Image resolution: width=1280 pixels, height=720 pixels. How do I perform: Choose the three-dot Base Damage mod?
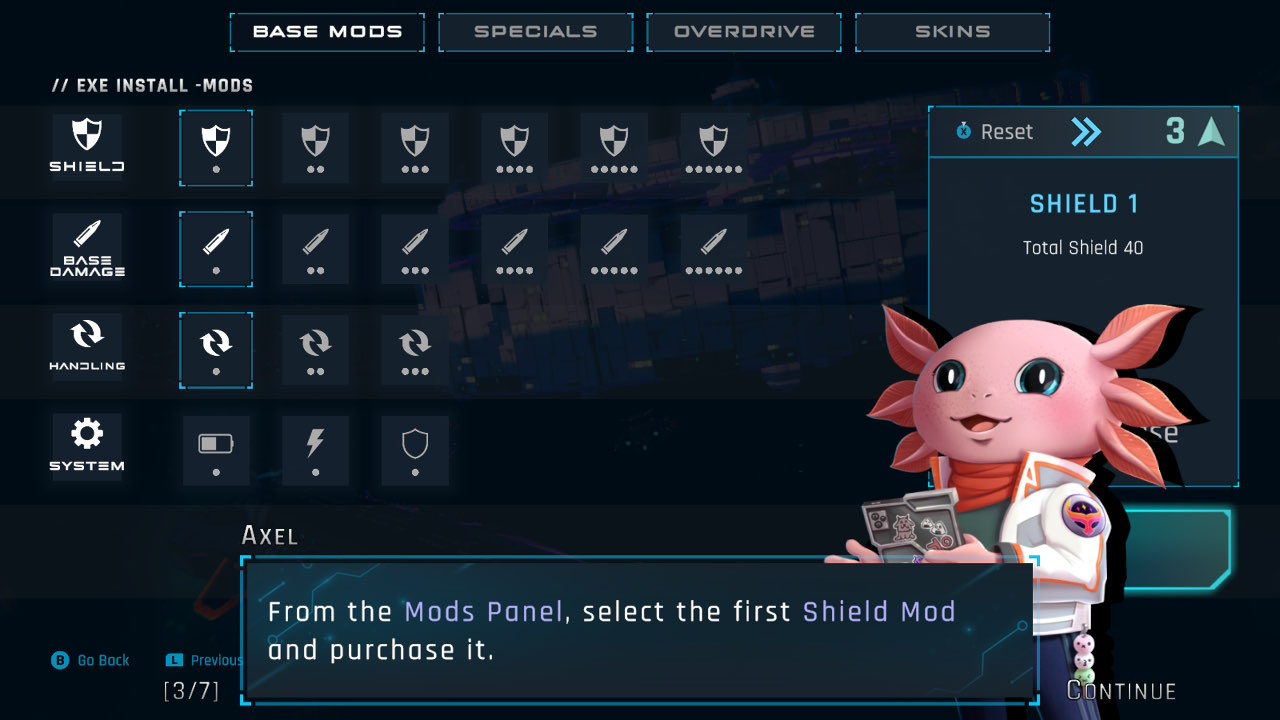click(415, 248)
